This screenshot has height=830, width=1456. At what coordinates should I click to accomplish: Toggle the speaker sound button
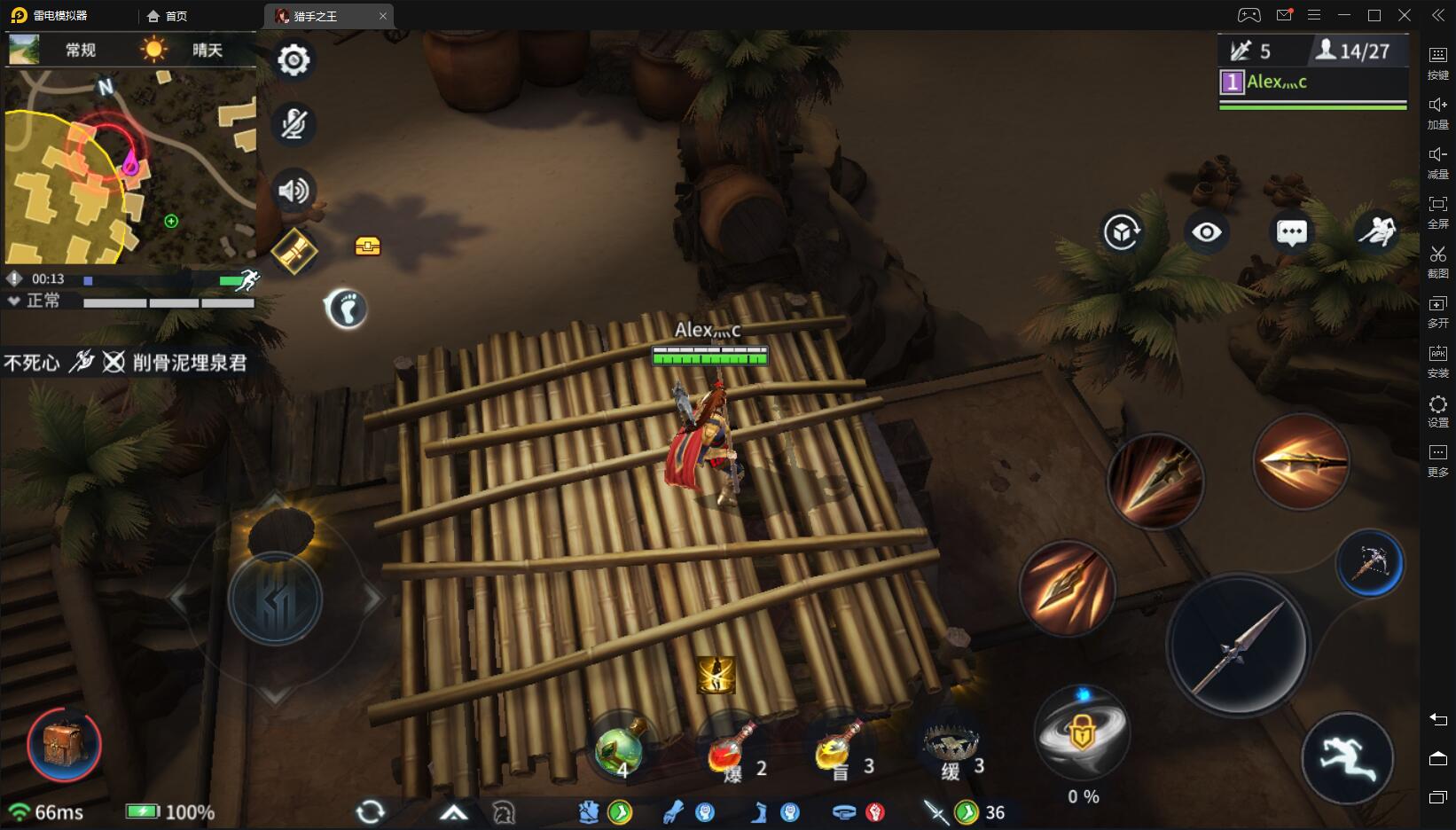pyautogui.click(x=294, y=190)
